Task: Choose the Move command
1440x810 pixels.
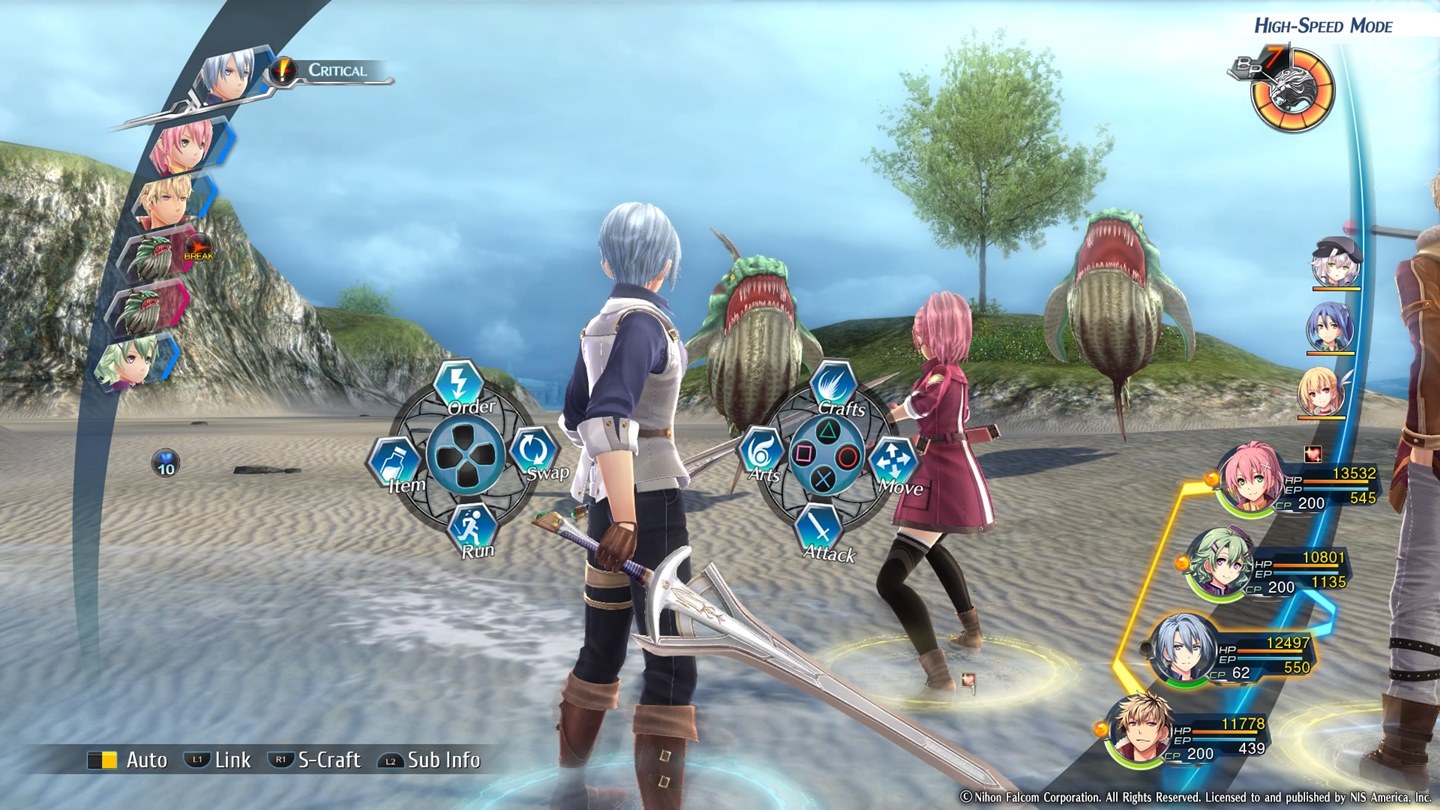Action: 893,463
